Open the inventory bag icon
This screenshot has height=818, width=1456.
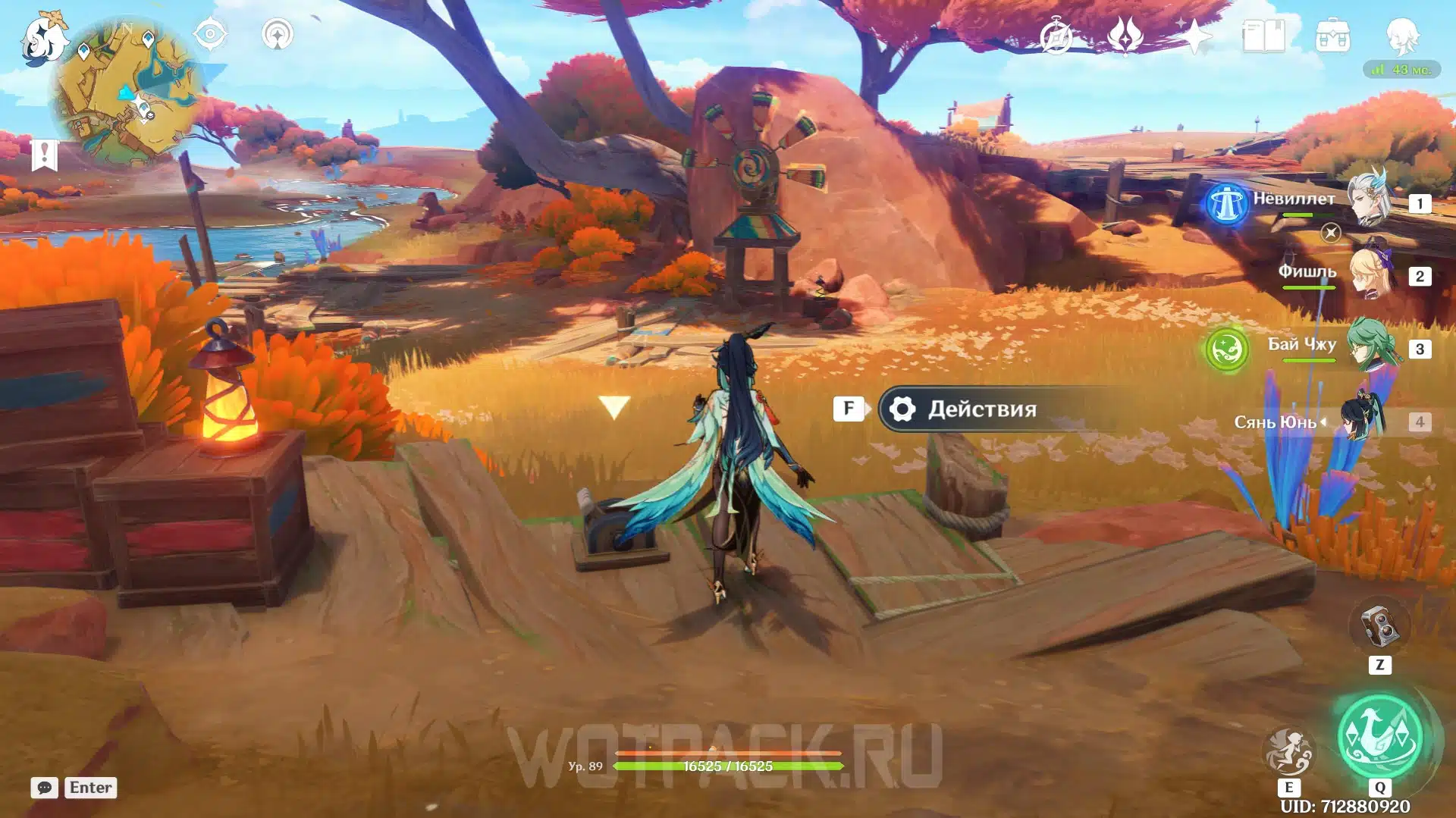pos(1332,36)
